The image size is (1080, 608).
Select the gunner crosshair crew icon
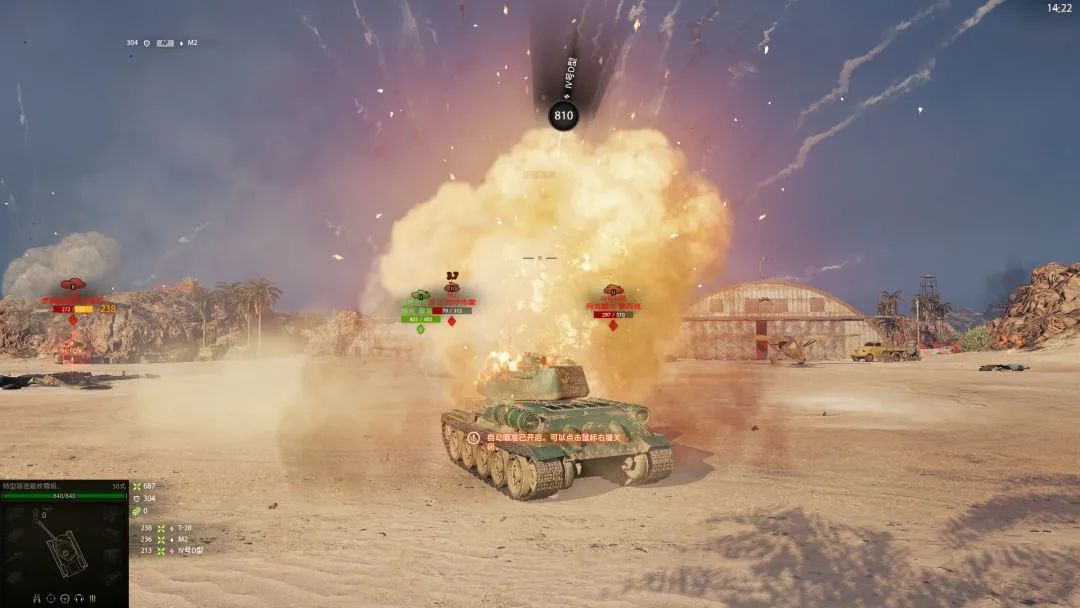click(x=50, y=599)
